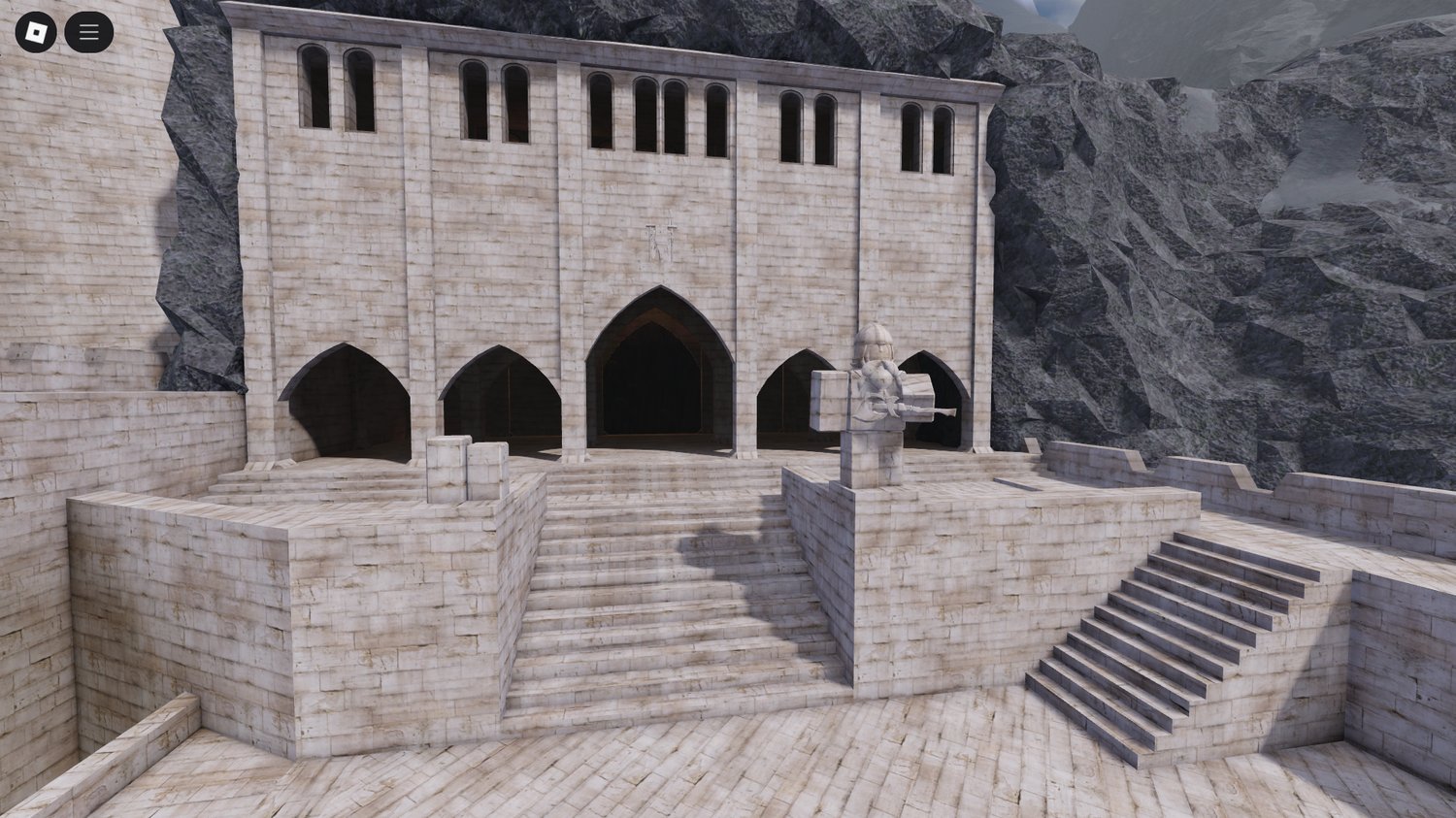Image resolution: width=1456 pixels, height=818 pixels.
Task: Click the Roblox logo icon
Action: pos(35,30)
